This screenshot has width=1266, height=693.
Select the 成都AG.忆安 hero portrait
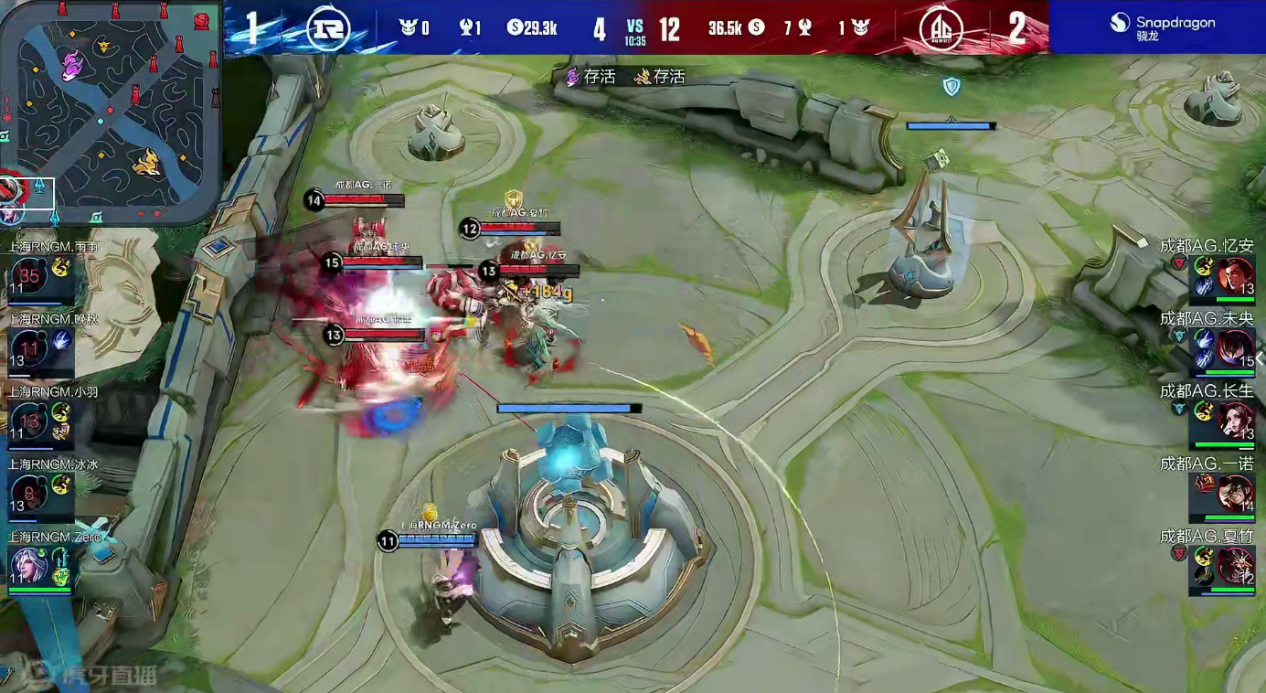(1237, 274)
